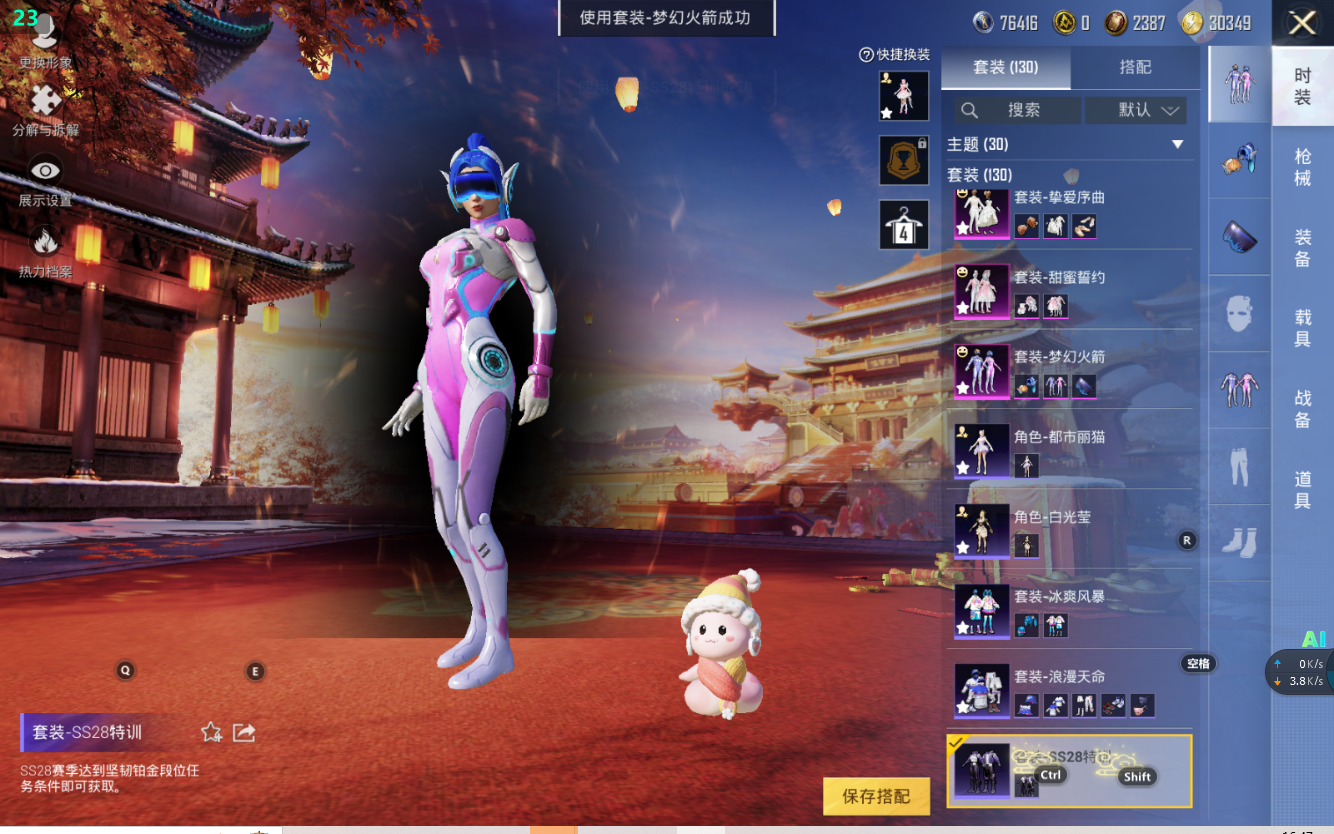The height and width of the screenshot is (834, 1334).
Task: Close the wardrobe screen
Action: 1301,23
